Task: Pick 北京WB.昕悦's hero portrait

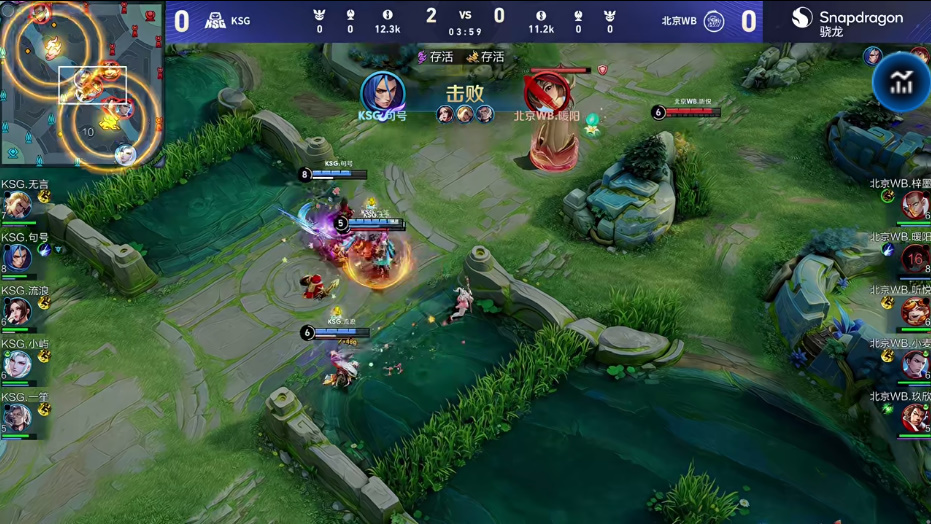Action: [914, 311]
